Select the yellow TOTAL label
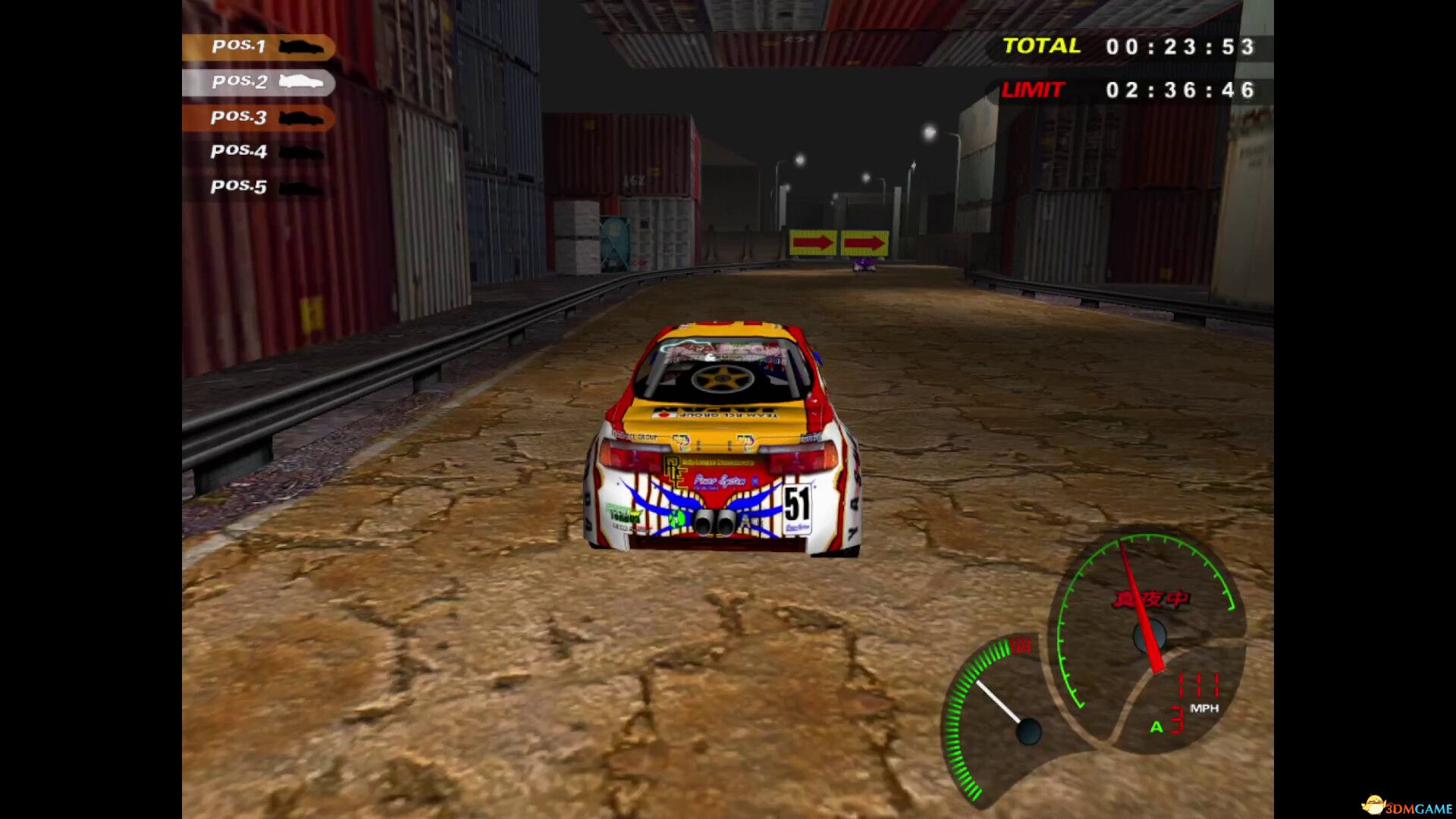 pos(1040,45)
